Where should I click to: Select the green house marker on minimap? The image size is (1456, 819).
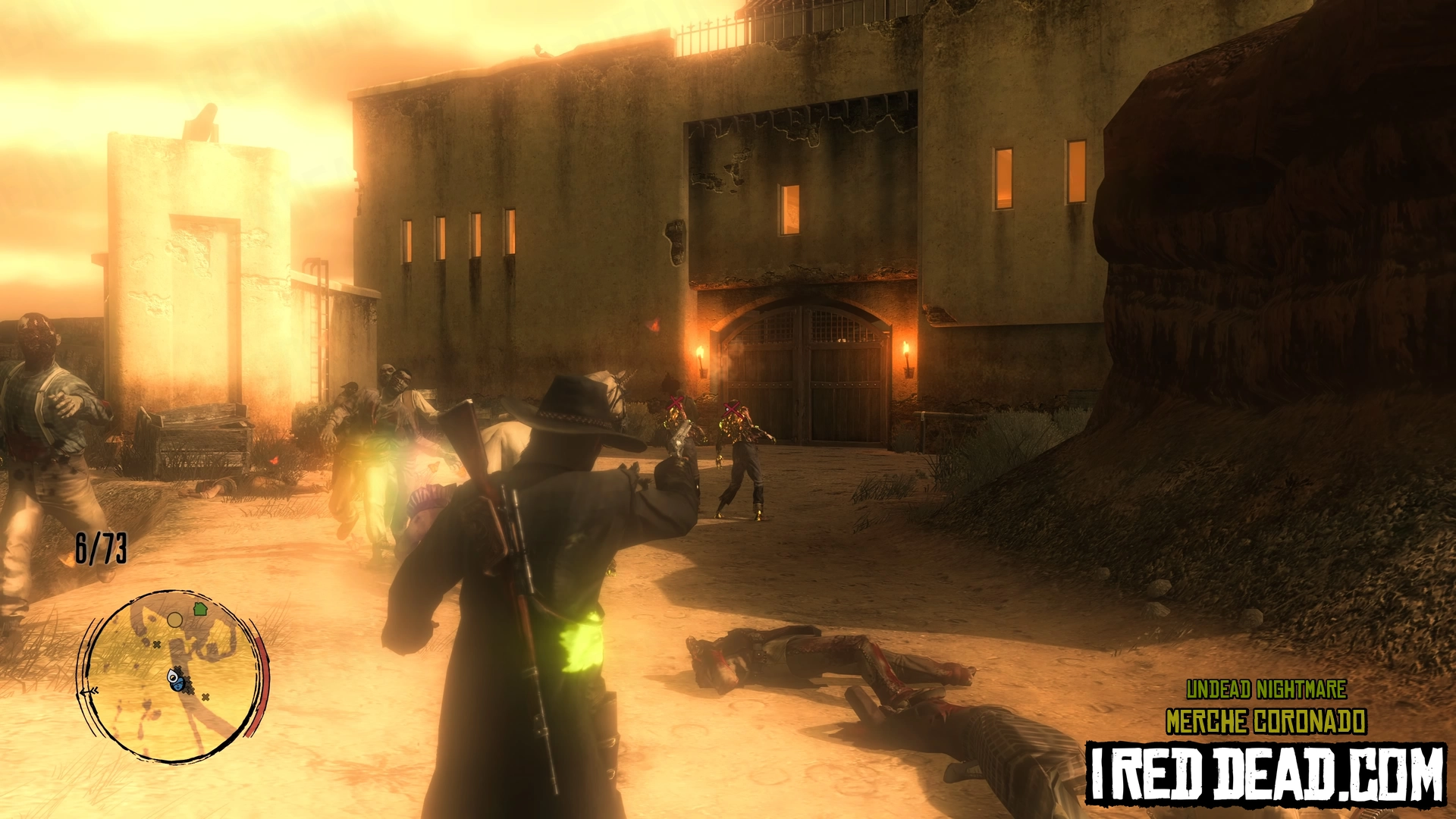click(x=200, y=608)
